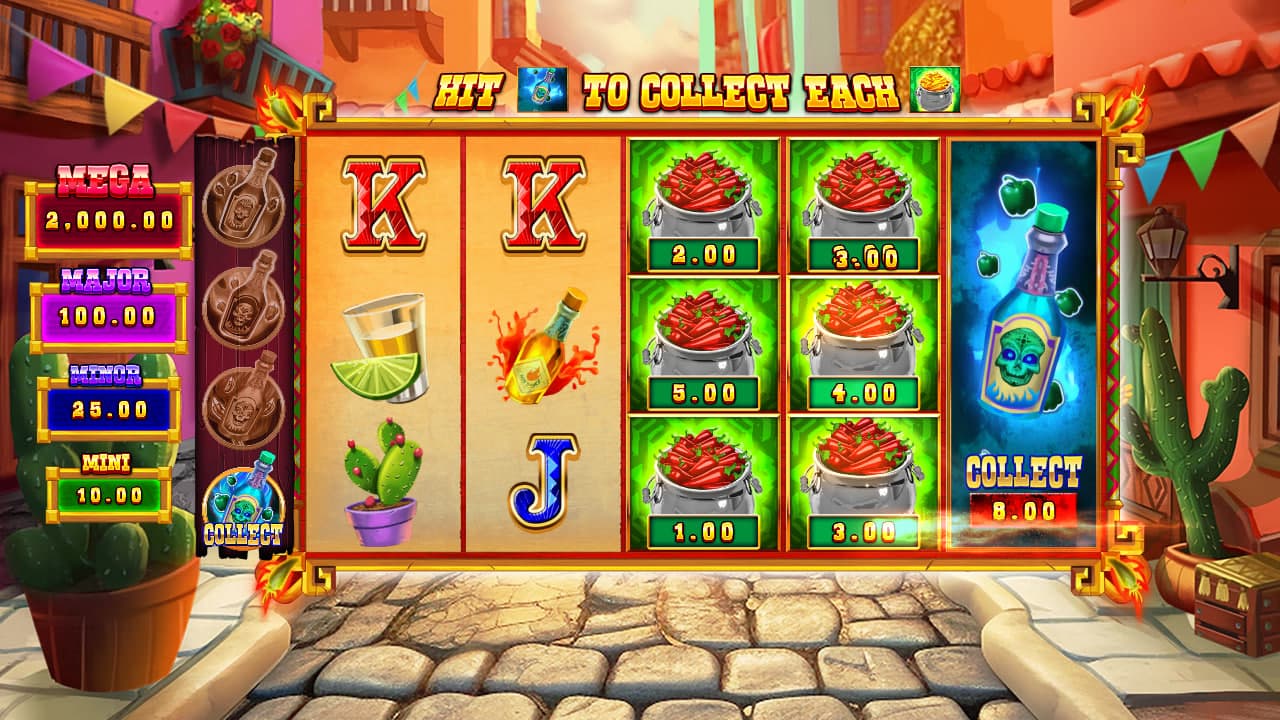The height and width of the screenshot is (720, 1280).
Task: Pick the chili pot worth 5.00
Action: point(701,344)
